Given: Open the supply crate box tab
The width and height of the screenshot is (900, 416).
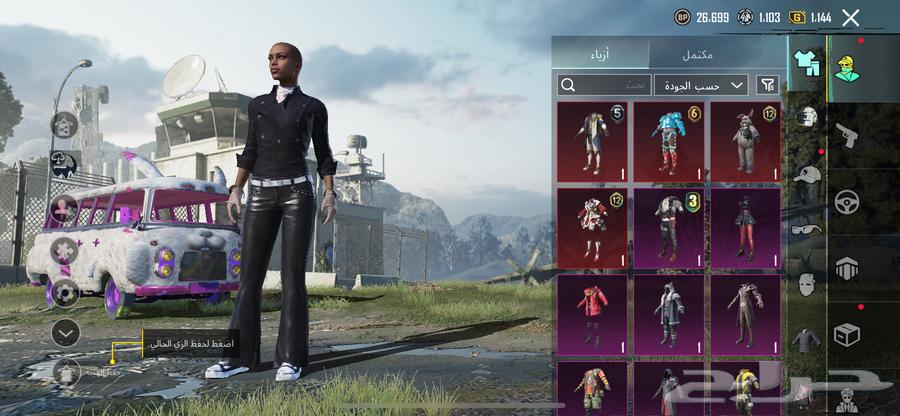Looking at the screenshot, I should click(846, 333).
